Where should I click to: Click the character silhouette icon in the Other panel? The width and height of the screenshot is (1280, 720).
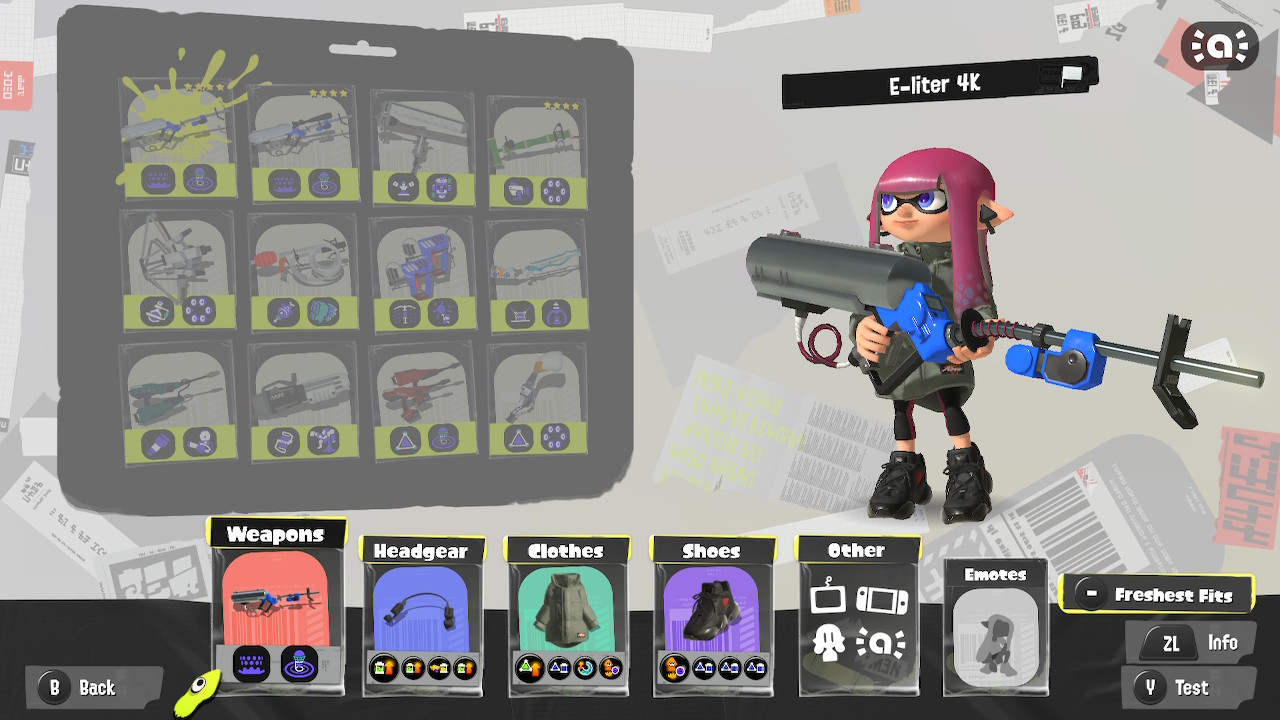click(x=828, y=644)
